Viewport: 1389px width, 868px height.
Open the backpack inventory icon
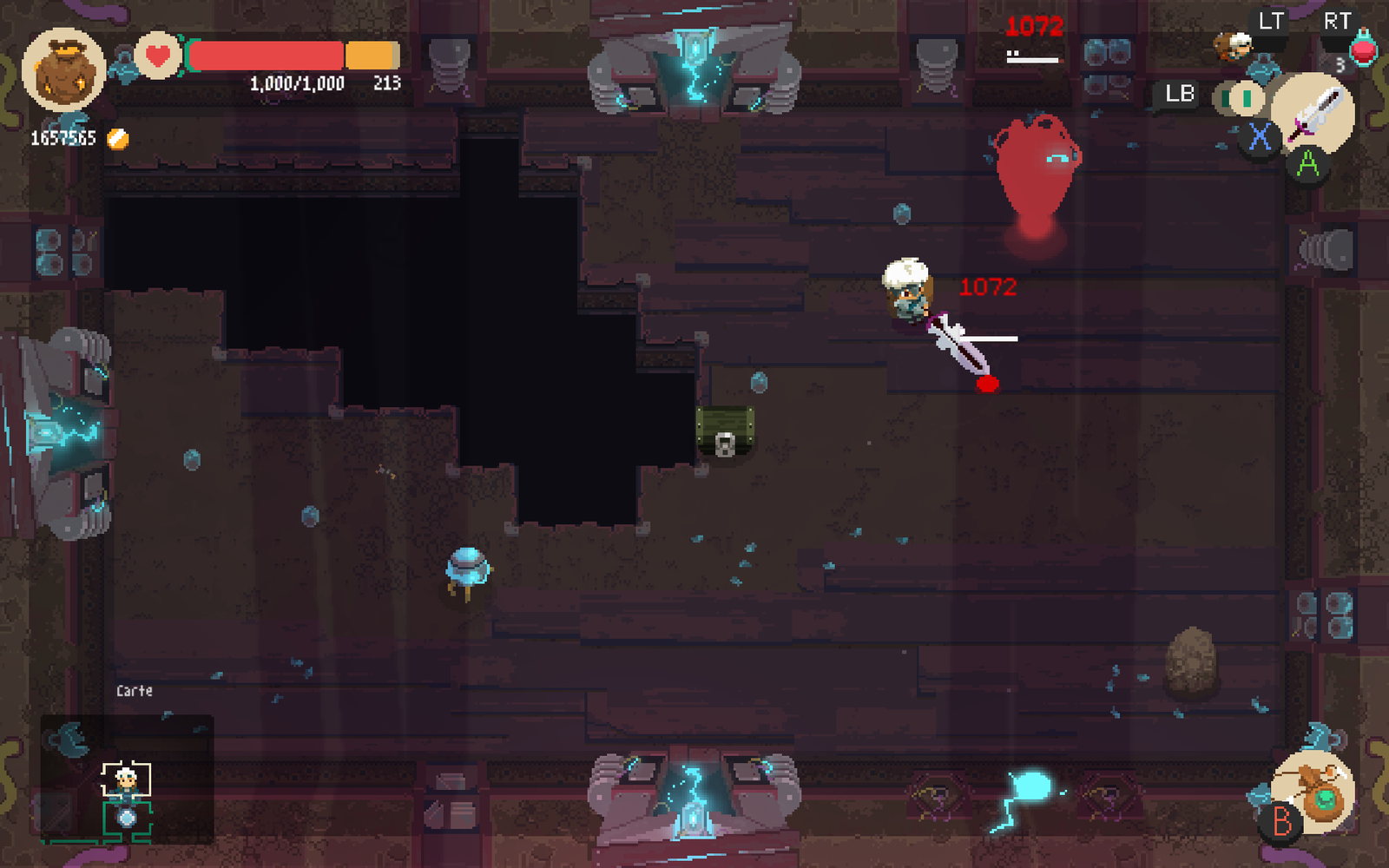coord(63,69)
